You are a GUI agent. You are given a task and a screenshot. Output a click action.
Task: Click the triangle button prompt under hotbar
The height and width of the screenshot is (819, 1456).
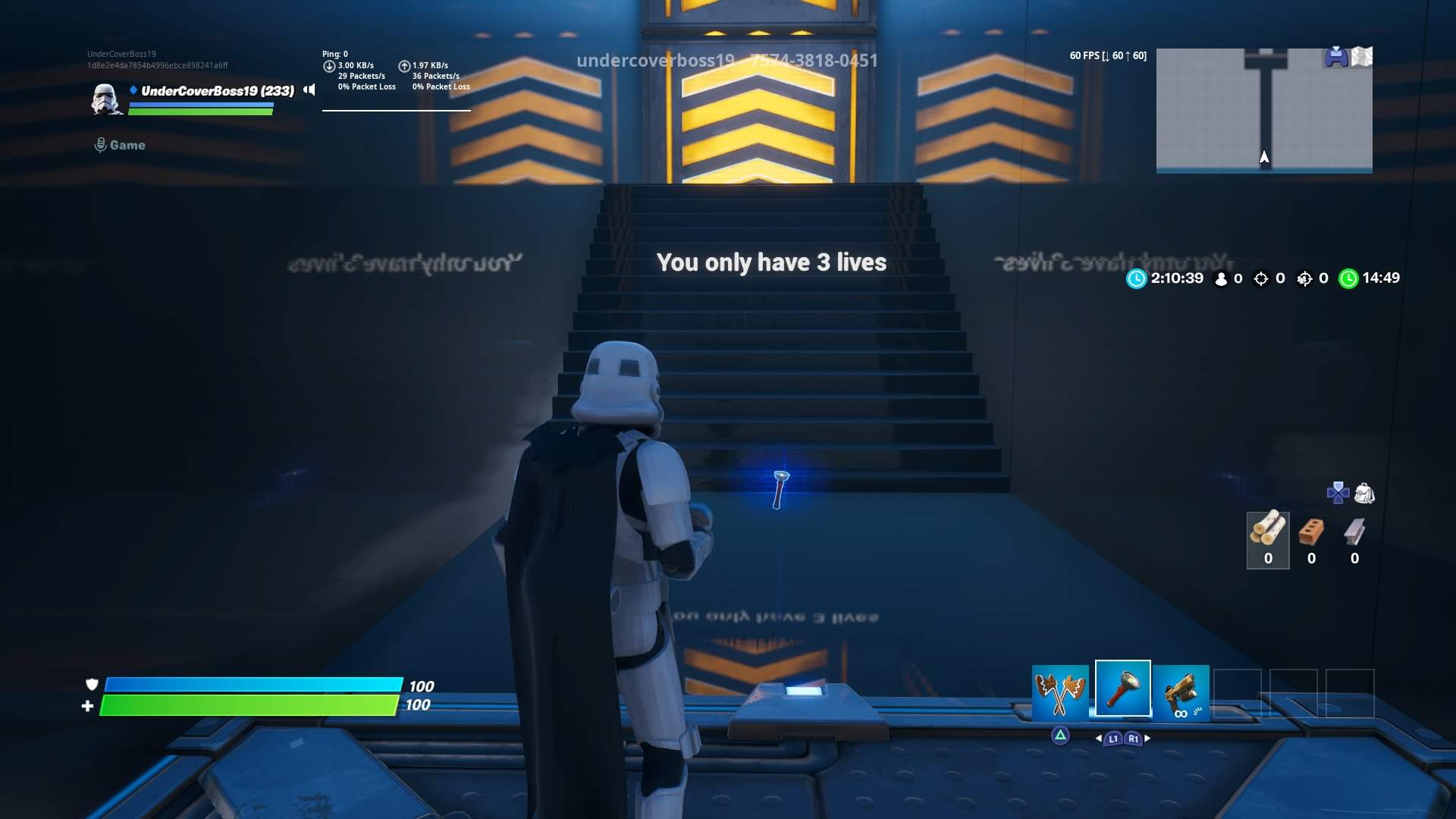(x=1059, y=734)
